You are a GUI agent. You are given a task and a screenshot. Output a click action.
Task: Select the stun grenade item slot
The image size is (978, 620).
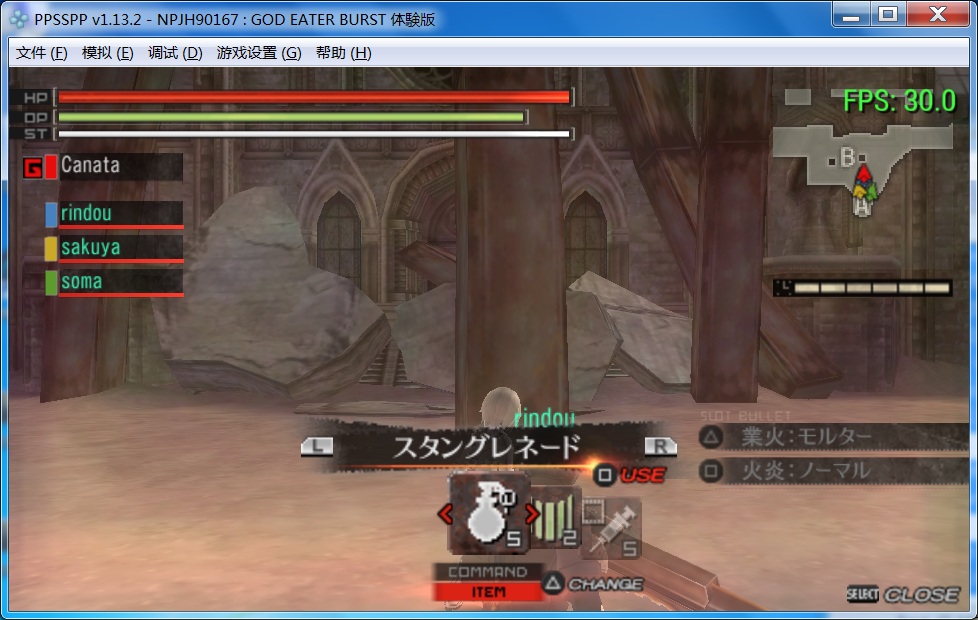[489, 514]
